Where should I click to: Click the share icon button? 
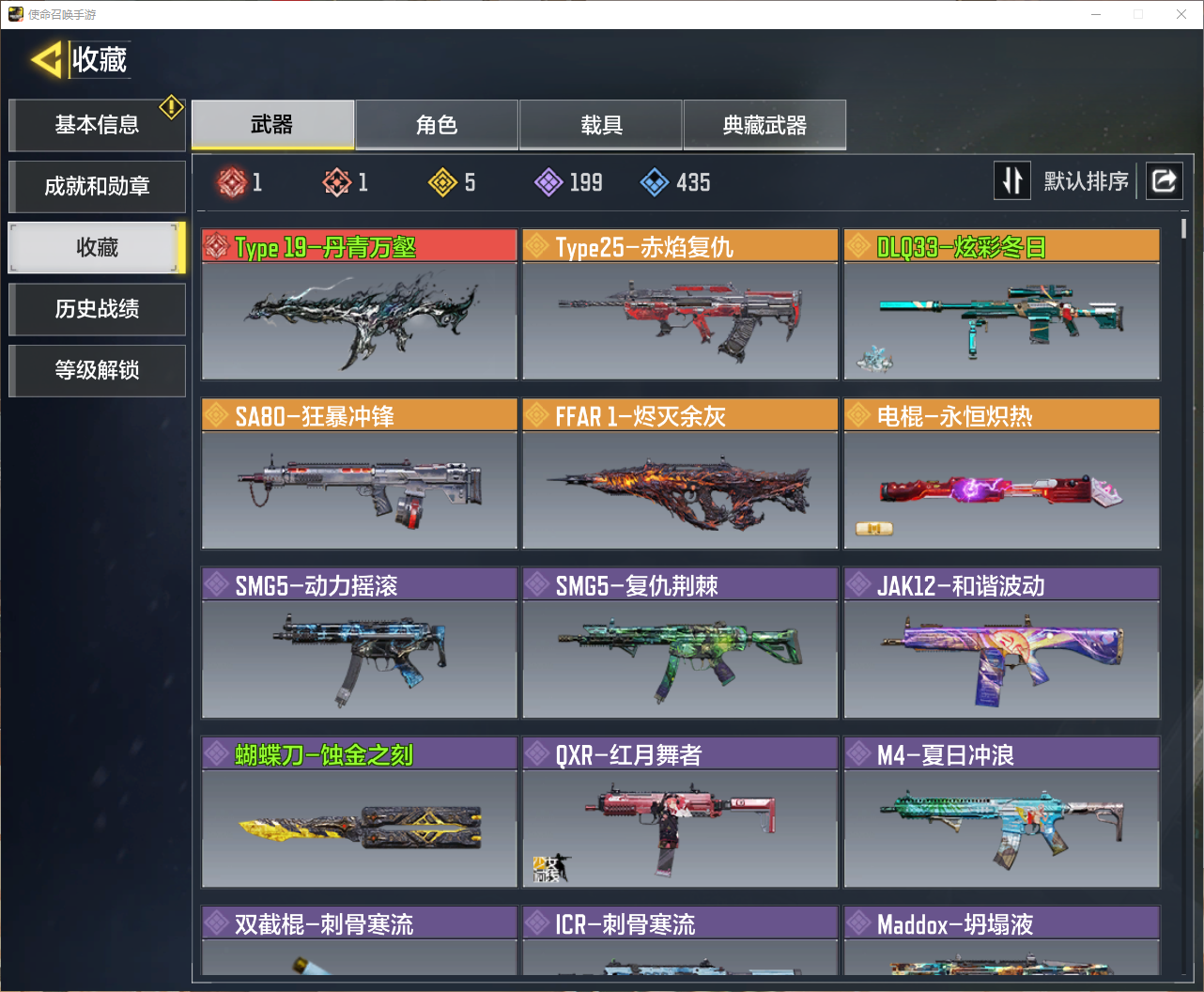(1164, 180)
